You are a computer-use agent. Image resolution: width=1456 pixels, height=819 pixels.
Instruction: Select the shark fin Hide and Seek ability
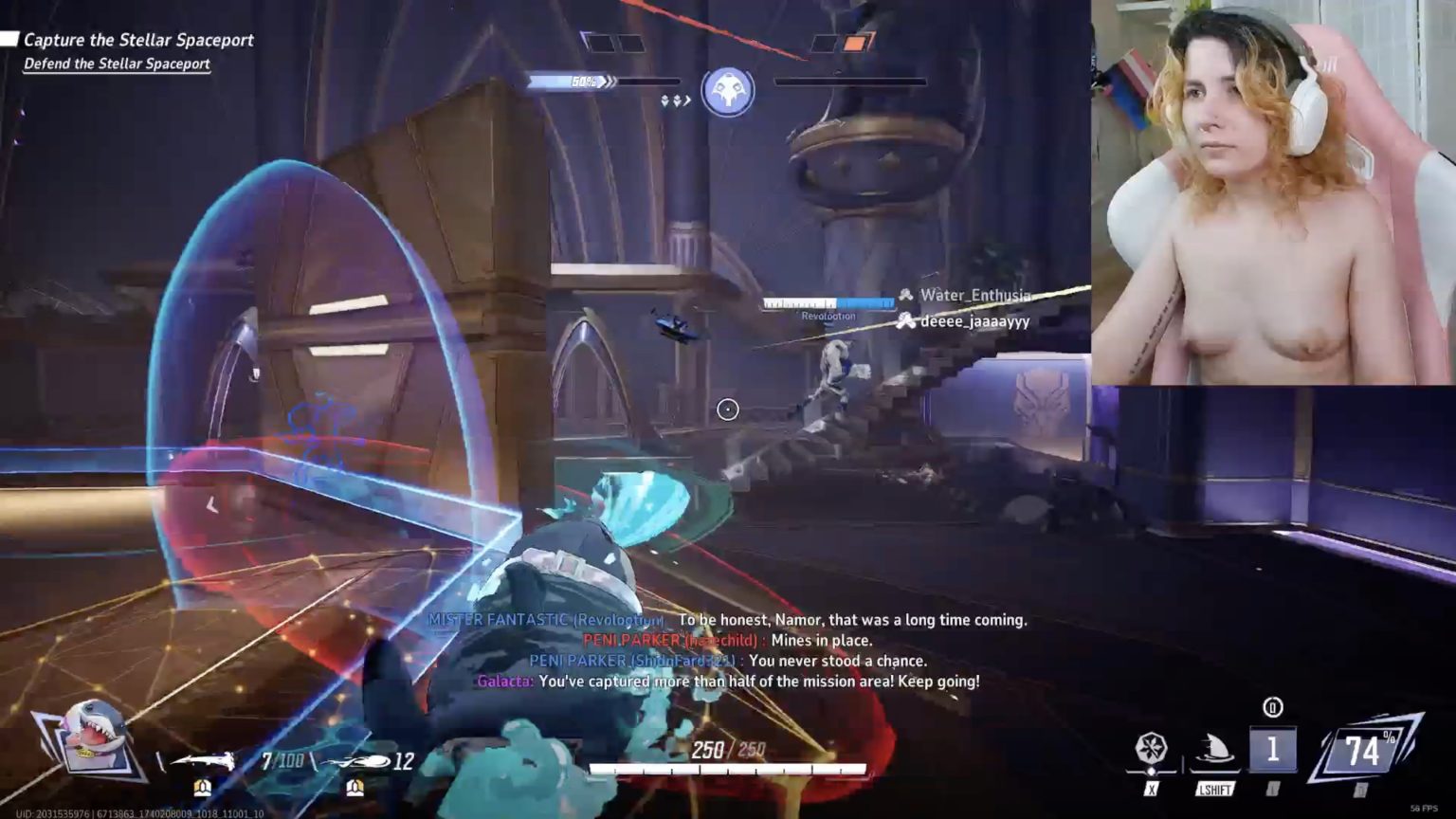click(x=1214, y=751)
